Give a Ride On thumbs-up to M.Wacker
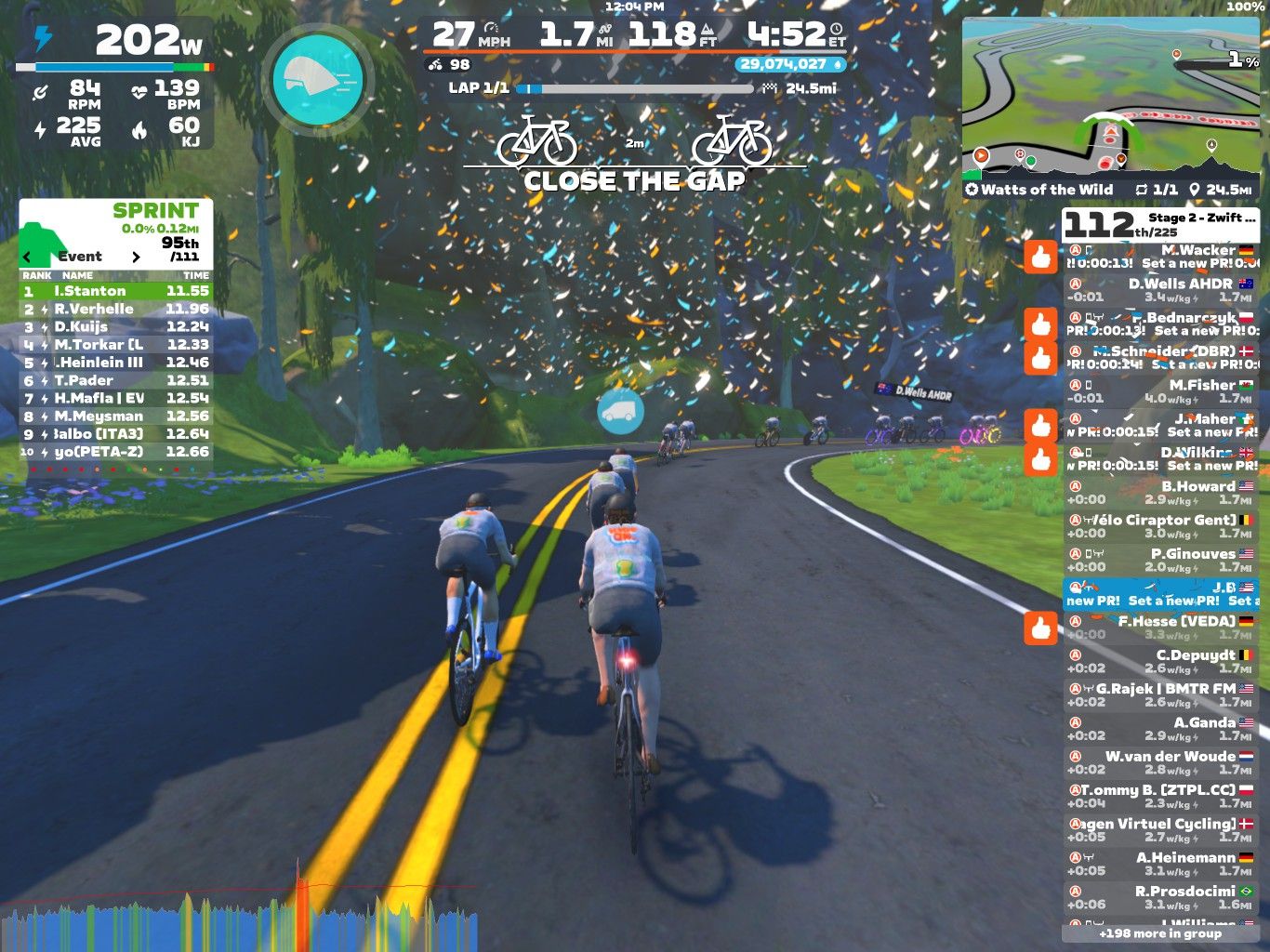Viewport: 1270px width, 952px height. pos(1040,256)
